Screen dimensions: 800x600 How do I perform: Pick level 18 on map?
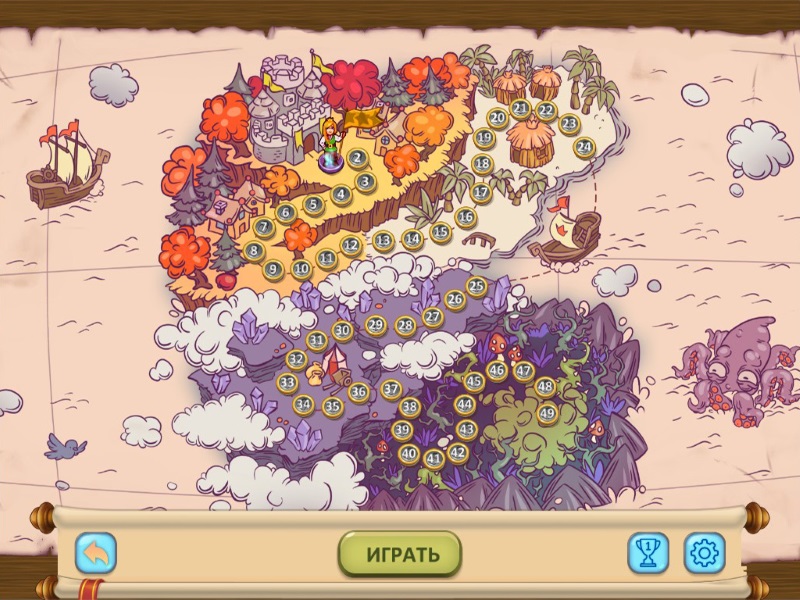point(483,164)
